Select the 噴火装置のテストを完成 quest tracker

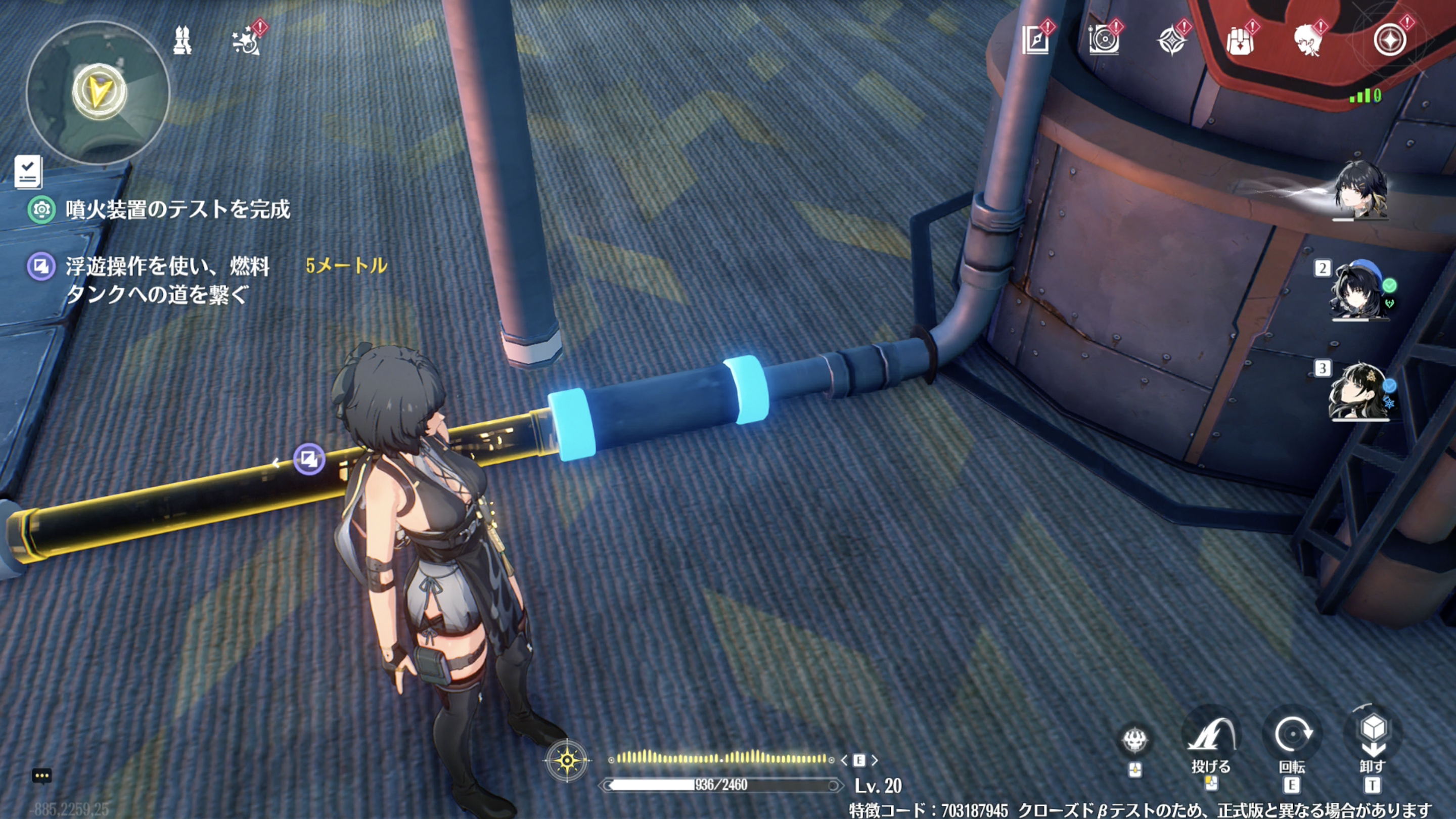pyautogui.click(x=177, y=209)
